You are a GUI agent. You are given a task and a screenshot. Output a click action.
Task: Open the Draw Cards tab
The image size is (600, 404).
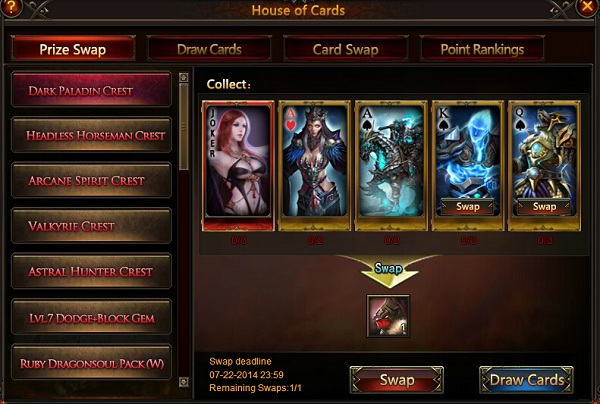[209, 48]
